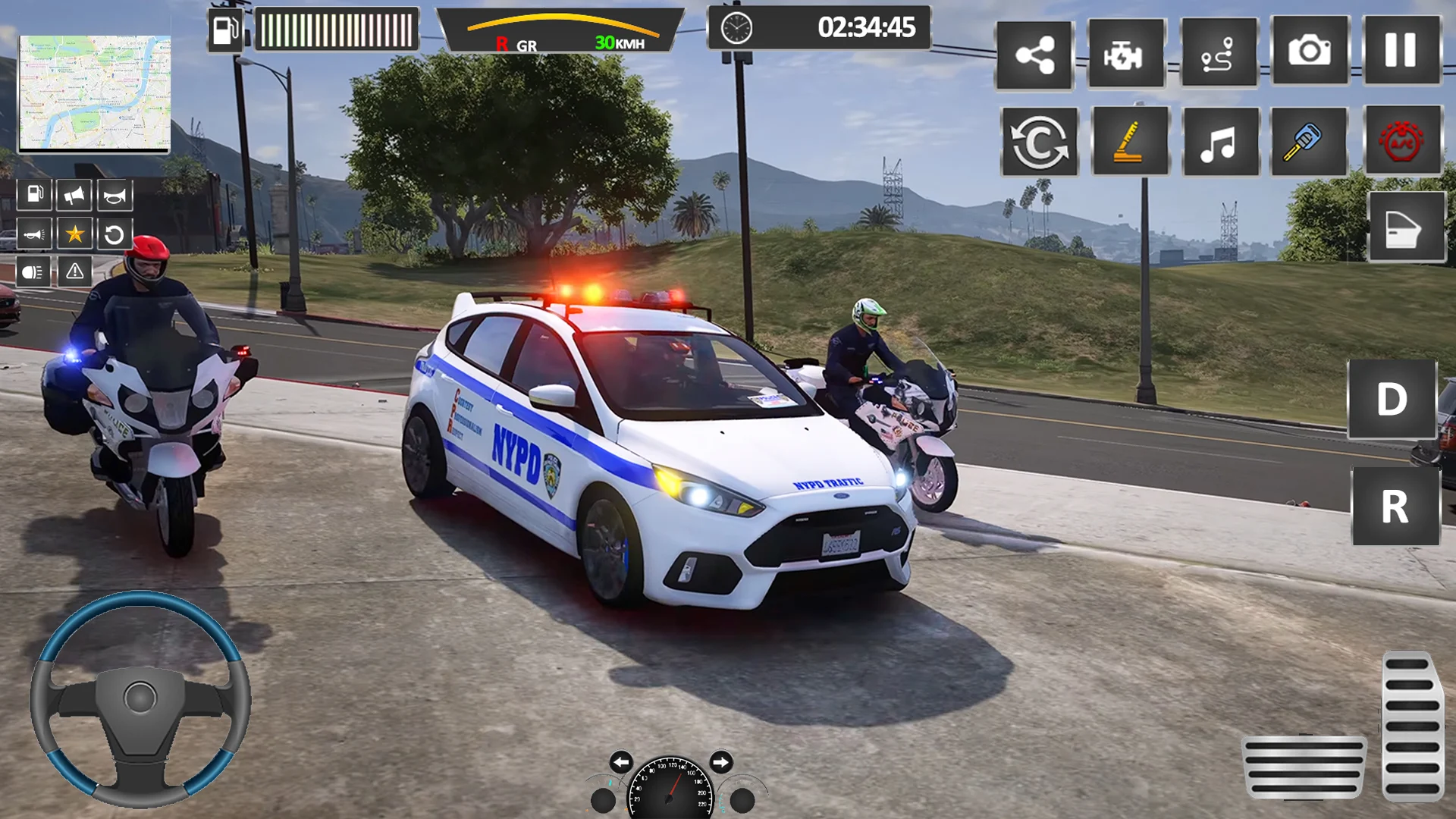Take a screenshot with the camera button
The height and width of the screenshot is (819, 1456).
click(x=1310, y=52)
